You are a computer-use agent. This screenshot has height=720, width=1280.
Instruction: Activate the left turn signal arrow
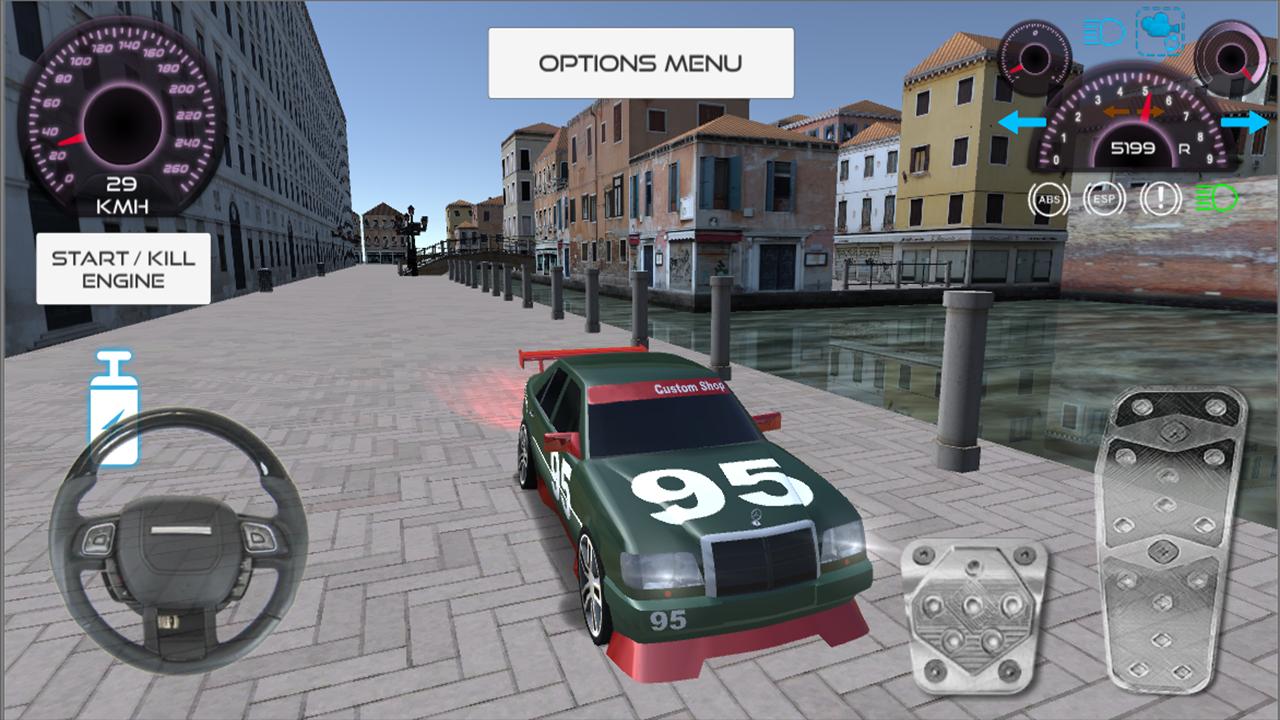pyautogui.click(x=1022, y=123)
